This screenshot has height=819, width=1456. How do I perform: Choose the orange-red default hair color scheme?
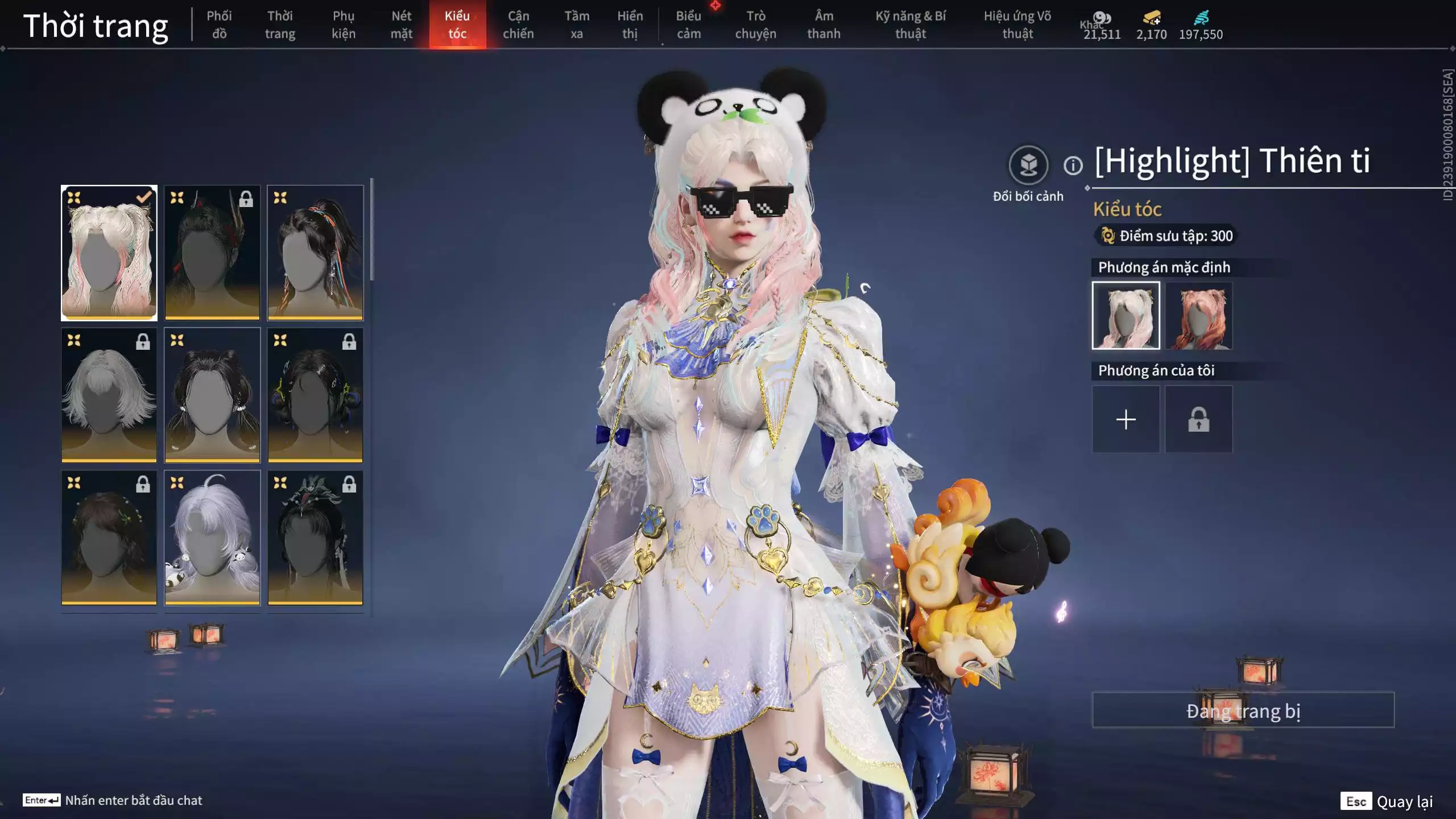coord(1198,316)
